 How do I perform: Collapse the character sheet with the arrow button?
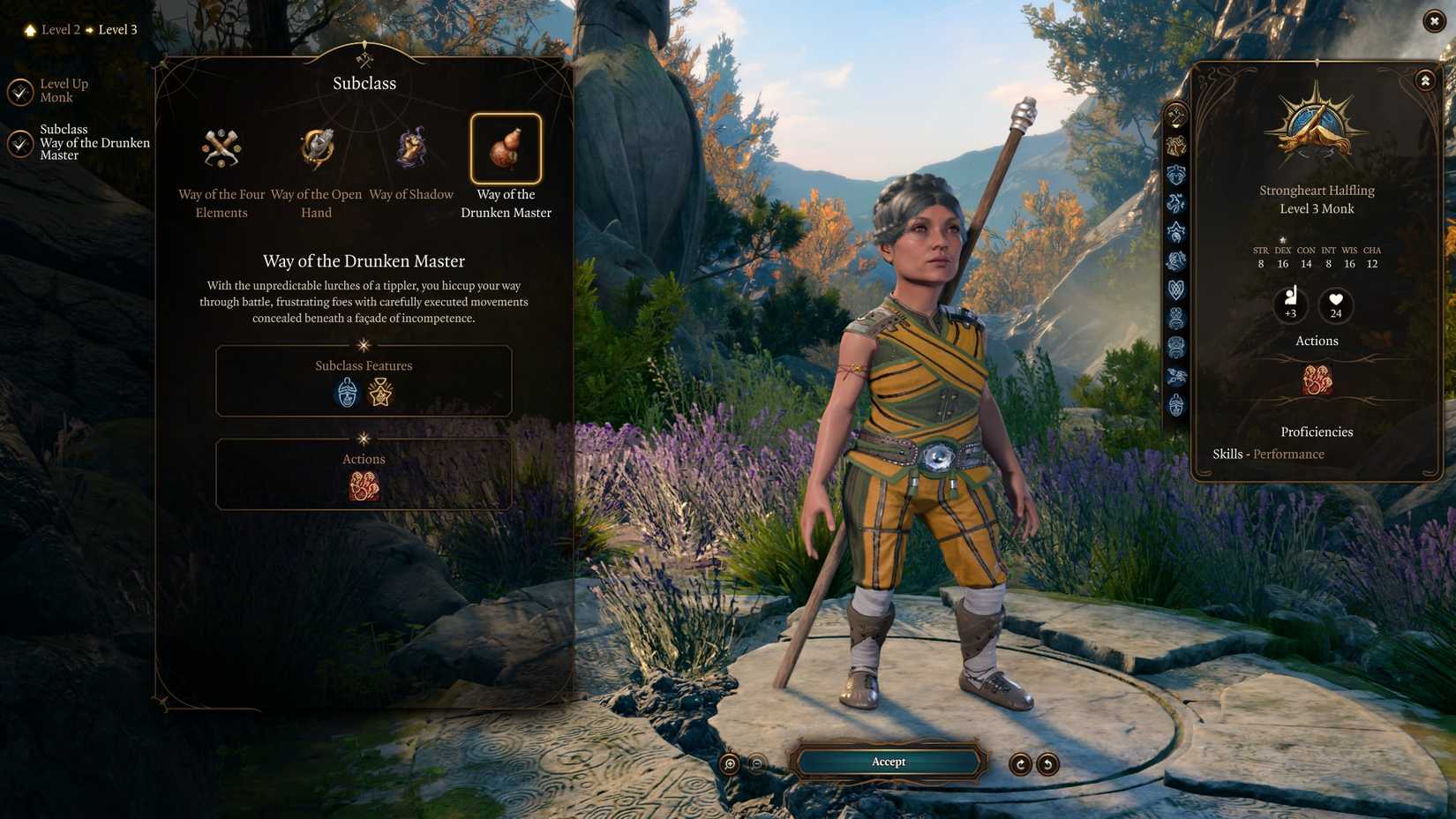point(1424,79)
